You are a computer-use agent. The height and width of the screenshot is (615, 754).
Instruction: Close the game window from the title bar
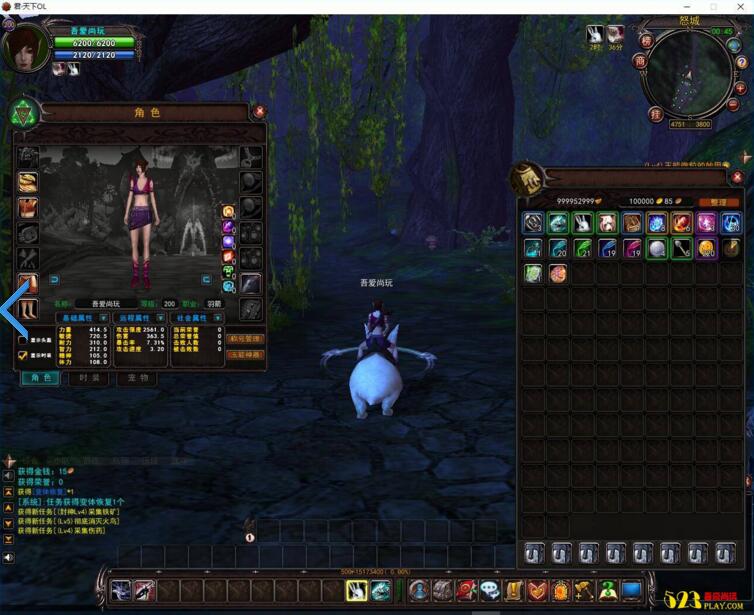pos(734,7)
